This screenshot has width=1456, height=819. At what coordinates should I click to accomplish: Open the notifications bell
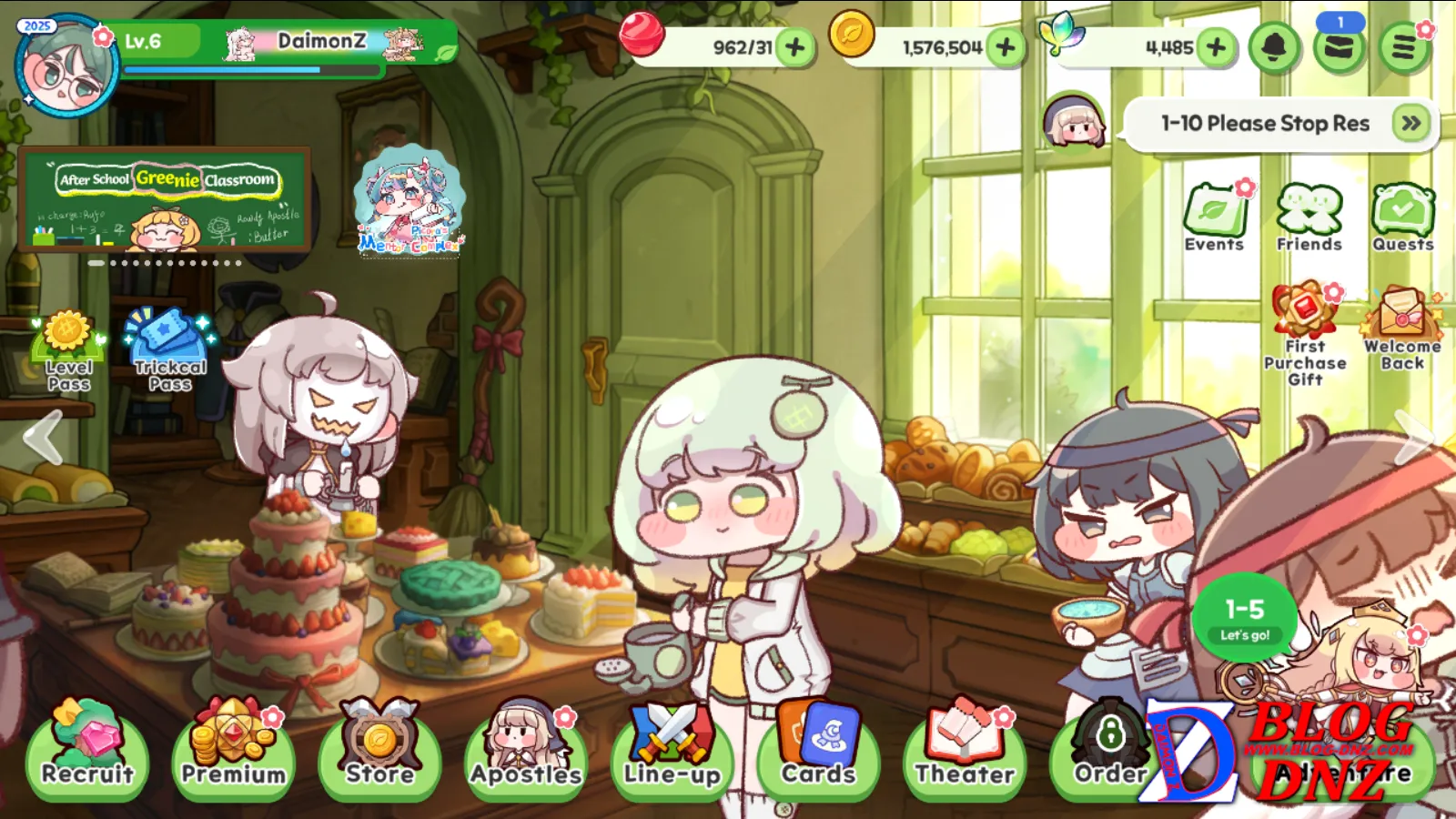tap(1273, 46)
